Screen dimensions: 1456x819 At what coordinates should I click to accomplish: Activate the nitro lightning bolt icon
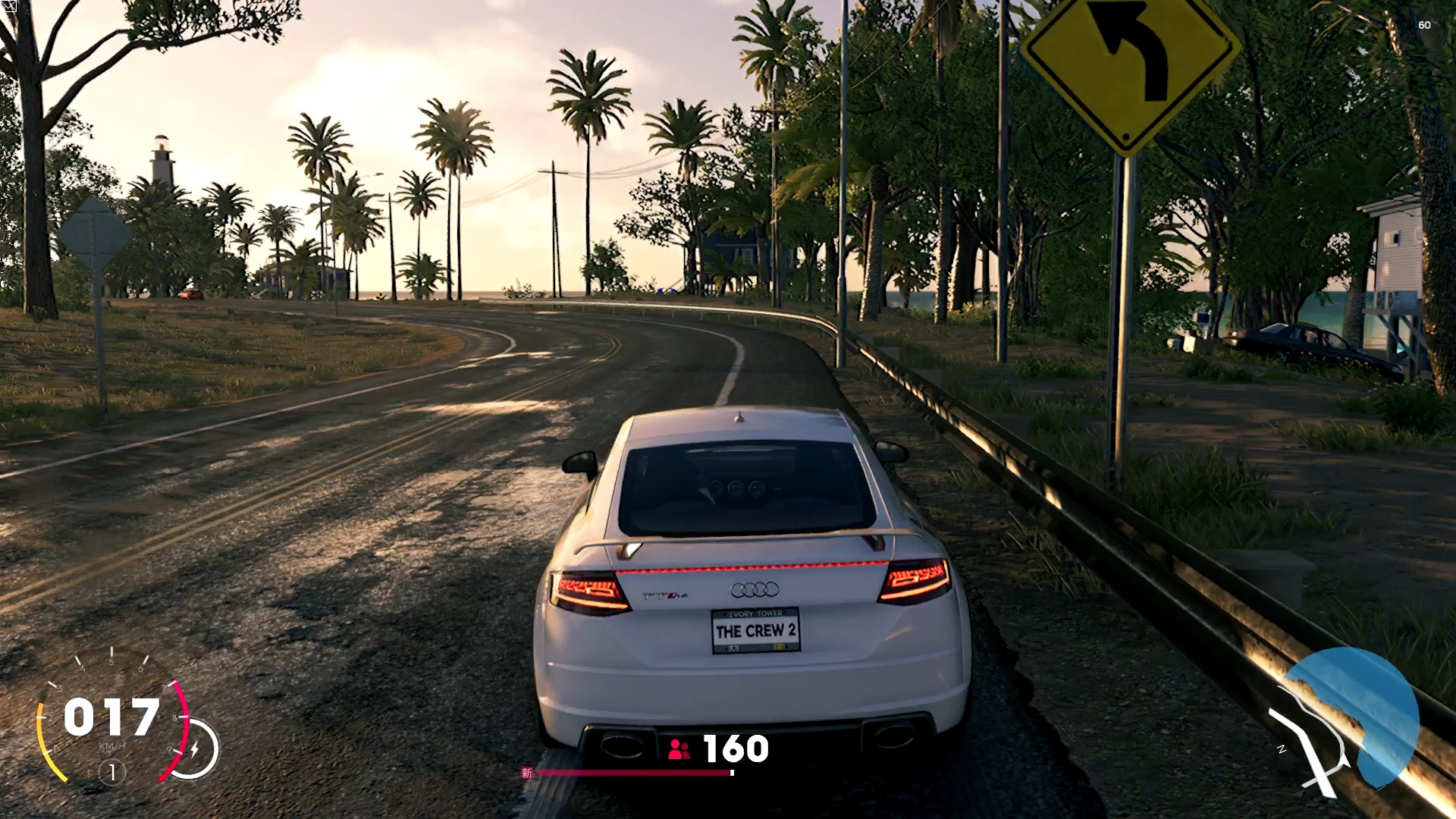pos(195,749)
